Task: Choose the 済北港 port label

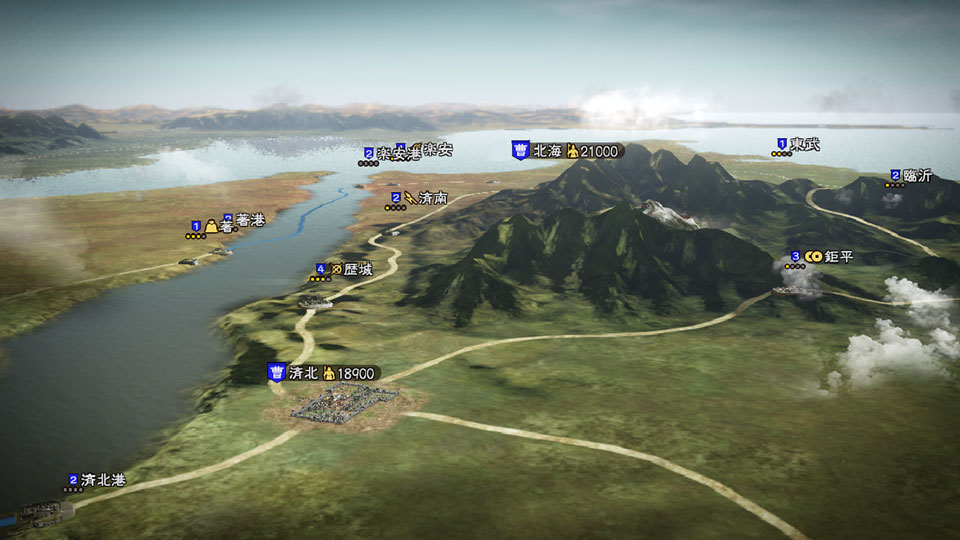Action: click(103, 480)
